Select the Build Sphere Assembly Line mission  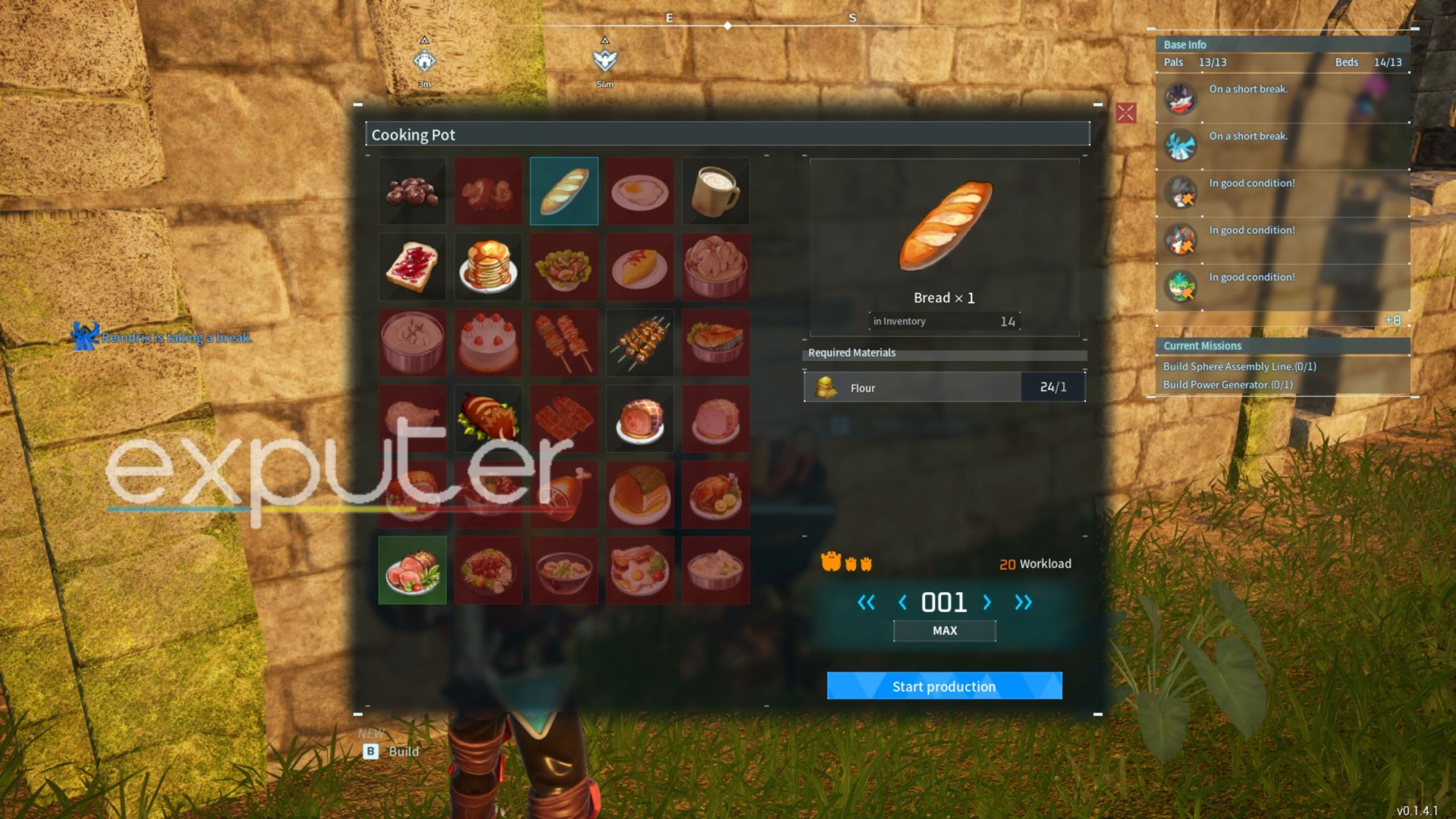(1239, 366)
